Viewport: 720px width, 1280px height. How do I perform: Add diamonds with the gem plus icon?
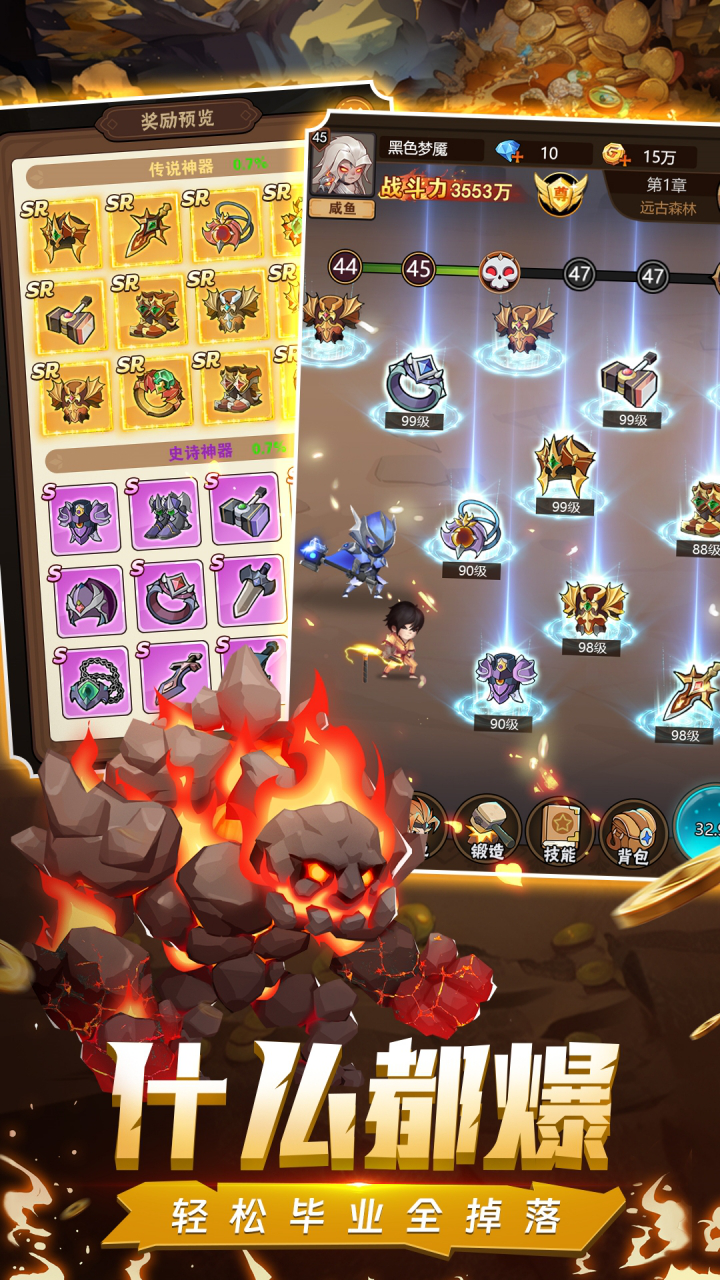point(510,153)
